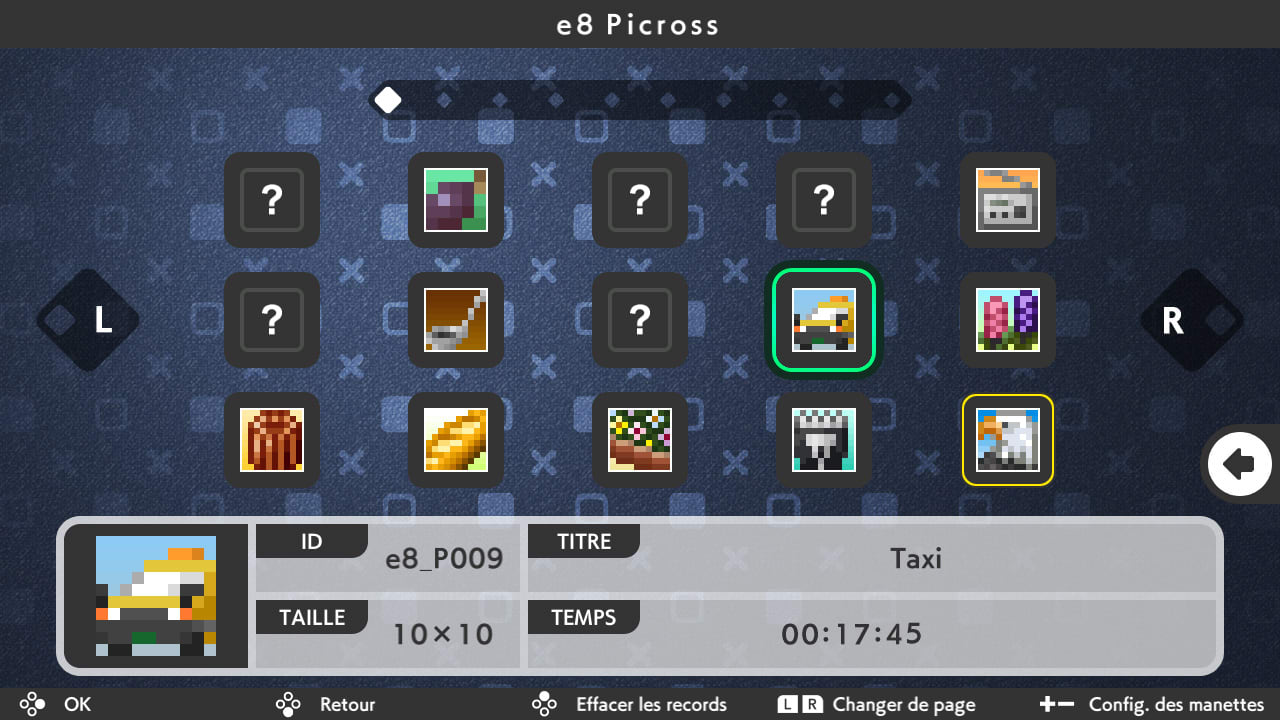Screen dimensions: 1280x720
Task: Select the Taxi puzzle thumbnail
Action: click(823, 320)
